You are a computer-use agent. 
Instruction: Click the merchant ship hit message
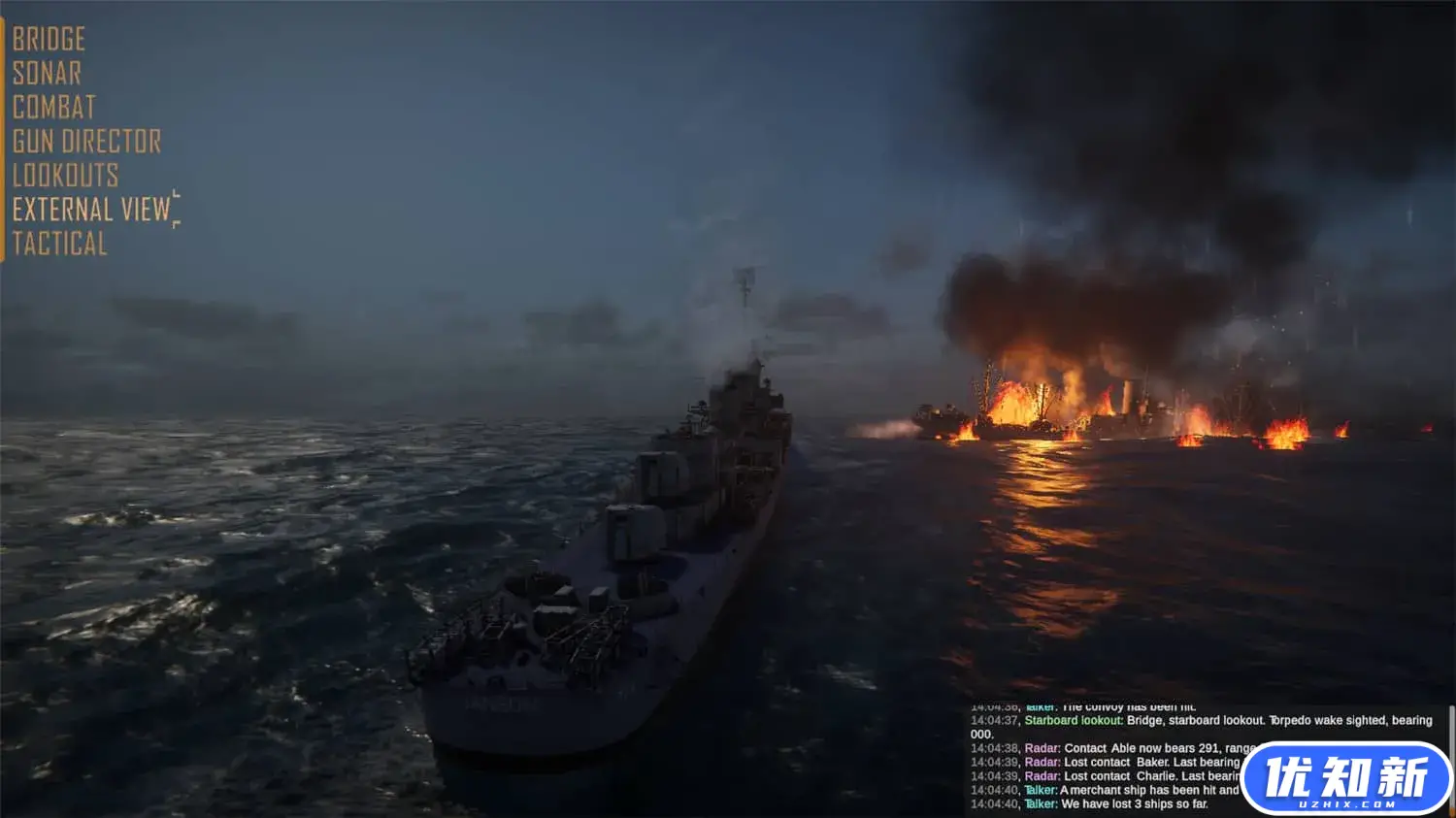point(1116,788)
